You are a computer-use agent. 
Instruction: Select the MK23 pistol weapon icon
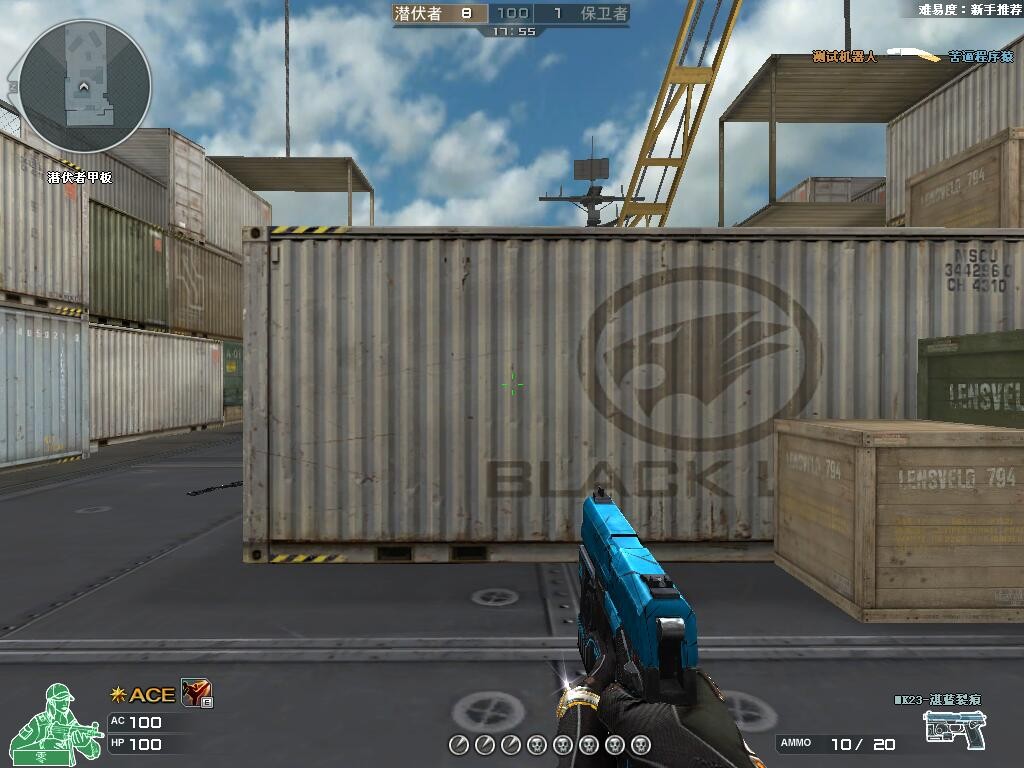pyautogui.click(x=954, y=729)
